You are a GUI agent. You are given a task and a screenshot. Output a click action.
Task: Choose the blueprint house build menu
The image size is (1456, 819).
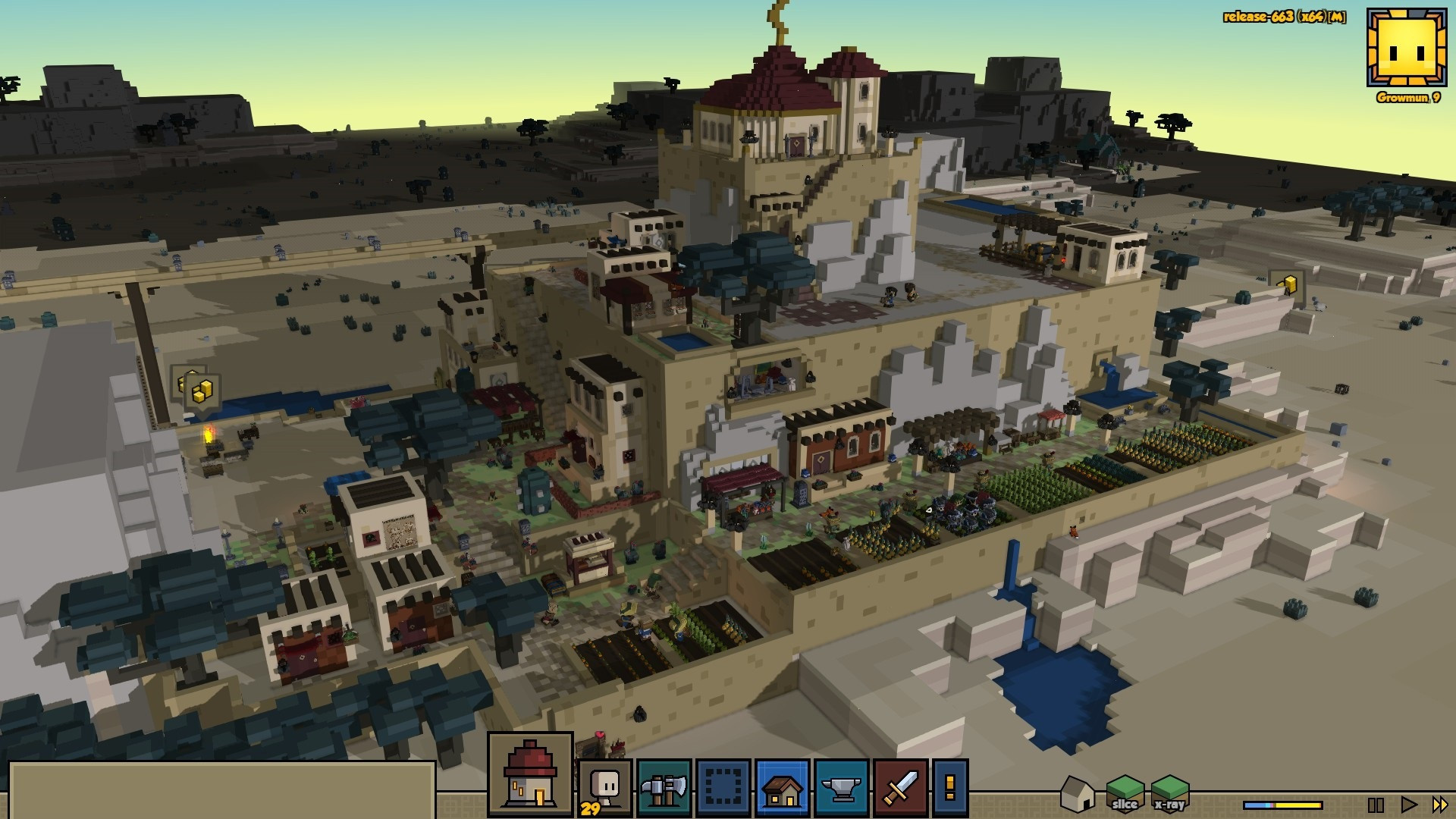783,789
